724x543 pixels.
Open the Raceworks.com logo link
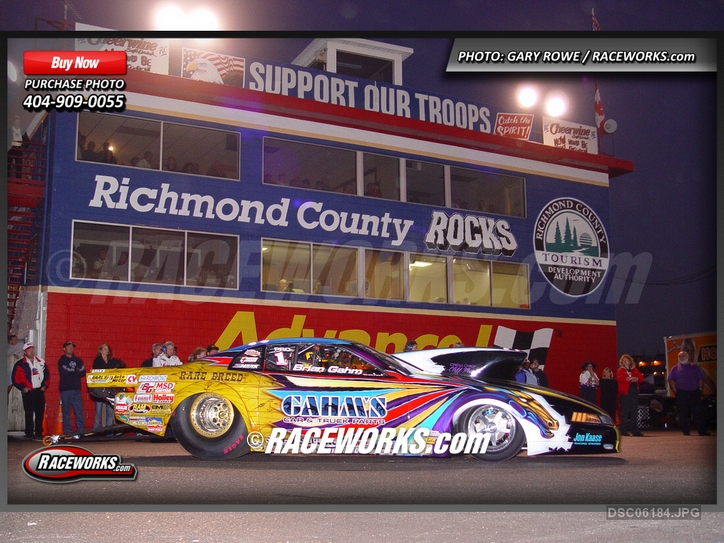click(79, 464)
